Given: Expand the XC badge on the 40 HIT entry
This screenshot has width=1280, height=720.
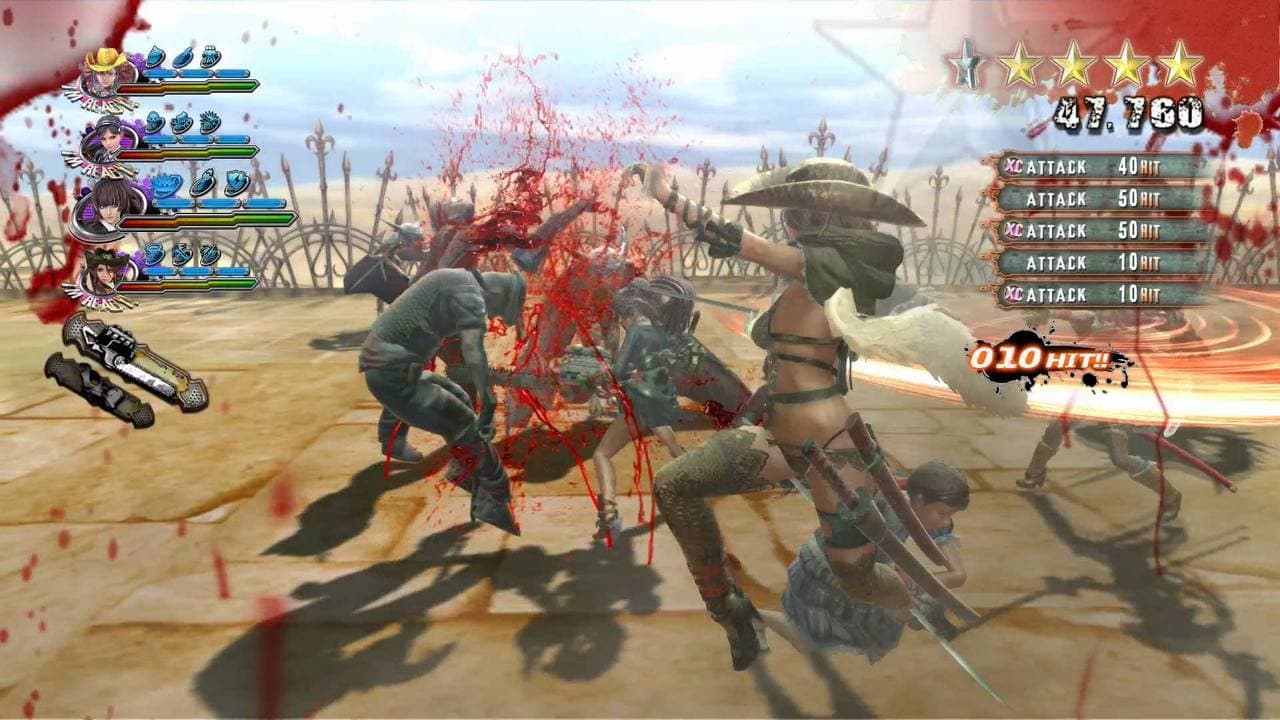Looking at the screenshot, I should [1013, 167].
